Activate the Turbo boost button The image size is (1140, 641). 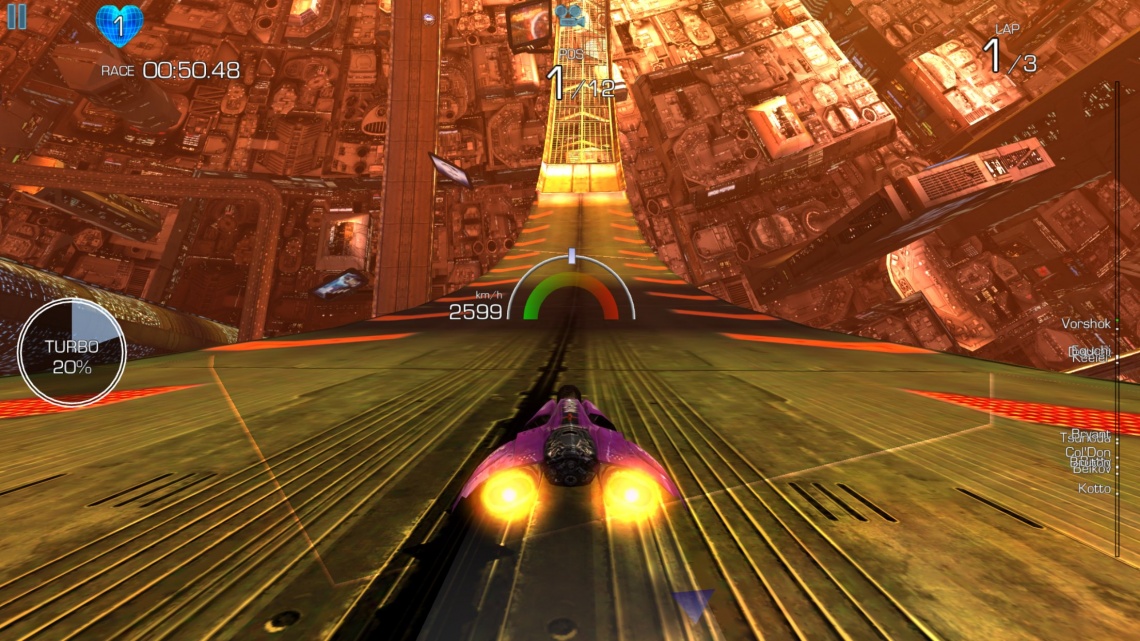coord(72,353)
